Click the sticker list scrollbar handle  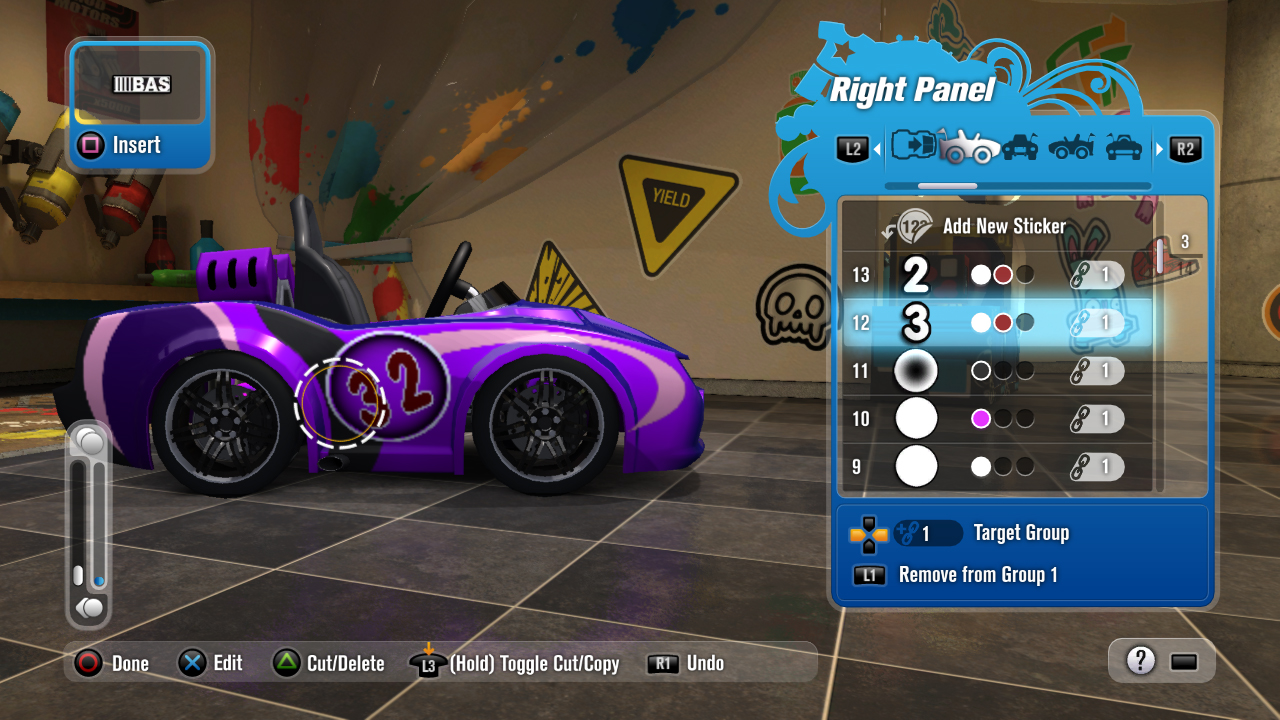click(1161, 255)
